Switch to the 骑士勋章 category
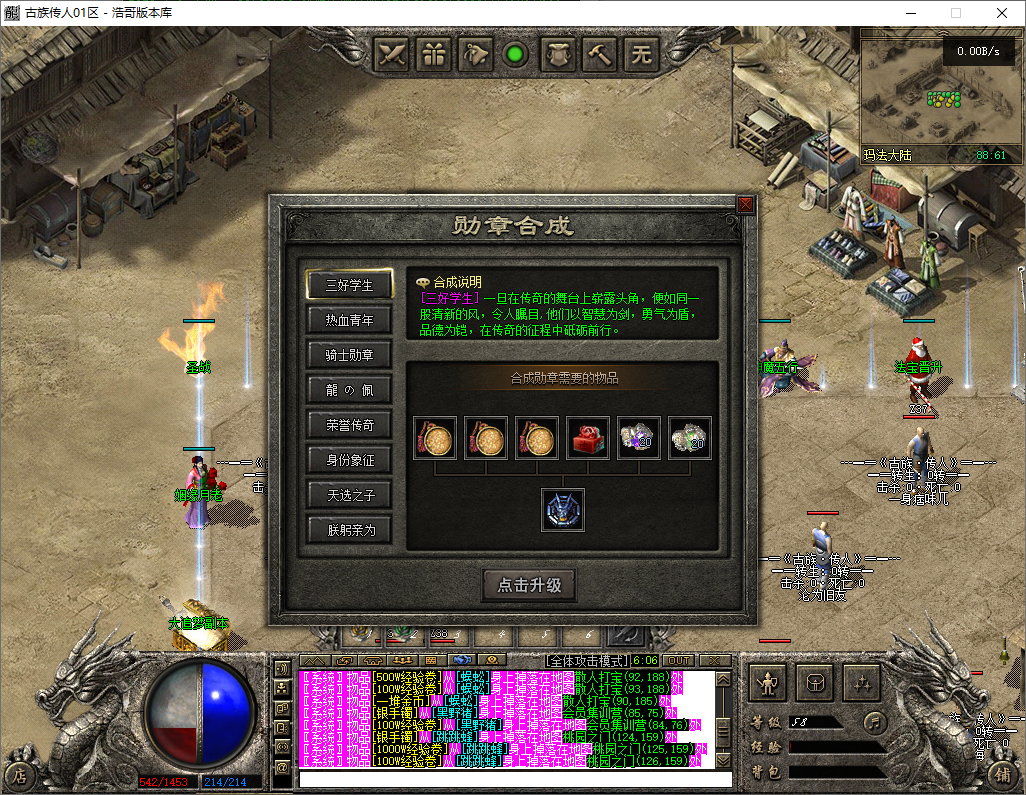This screenshot has height=795, width=1026. [x=349, y=355]
